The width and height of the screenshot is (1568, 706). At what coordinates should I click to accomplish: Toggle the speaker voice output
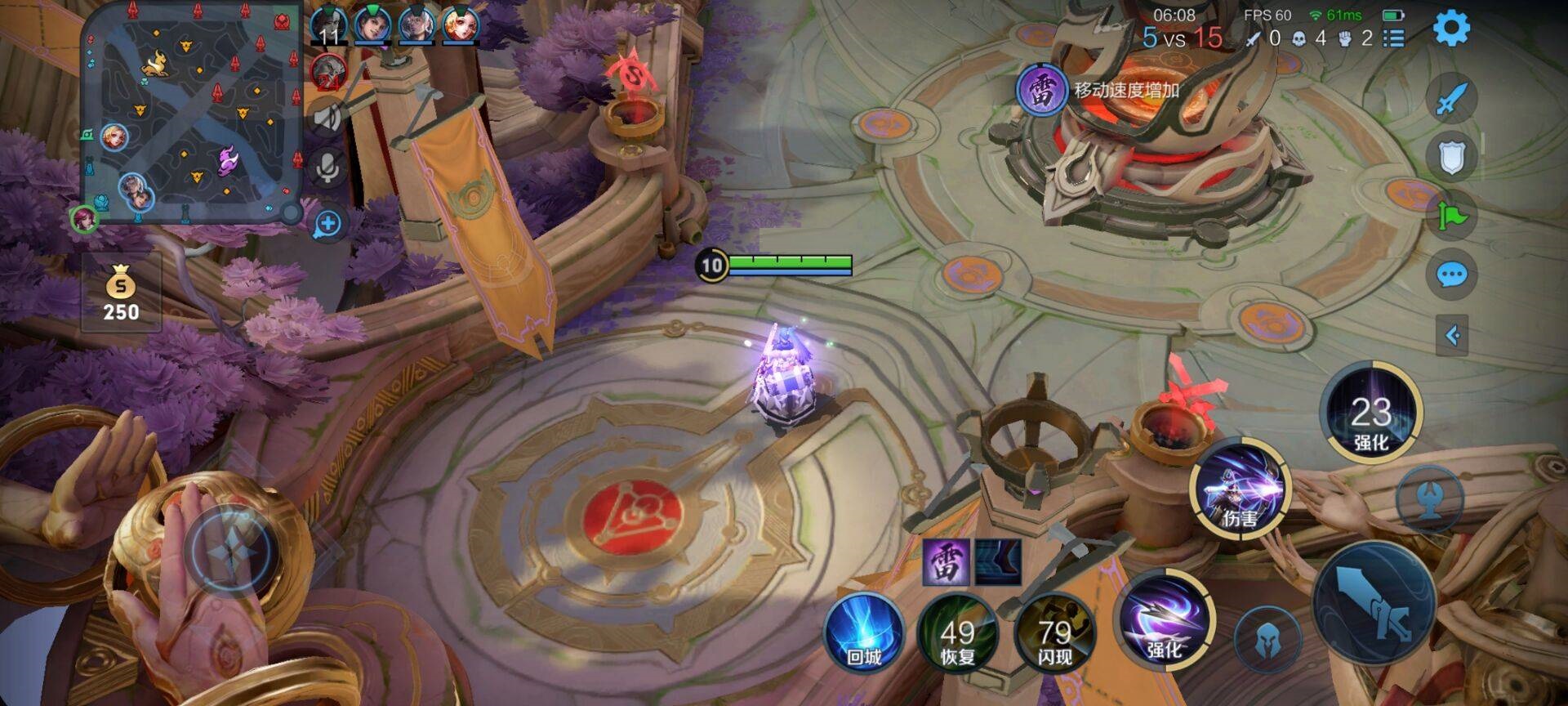327,118
